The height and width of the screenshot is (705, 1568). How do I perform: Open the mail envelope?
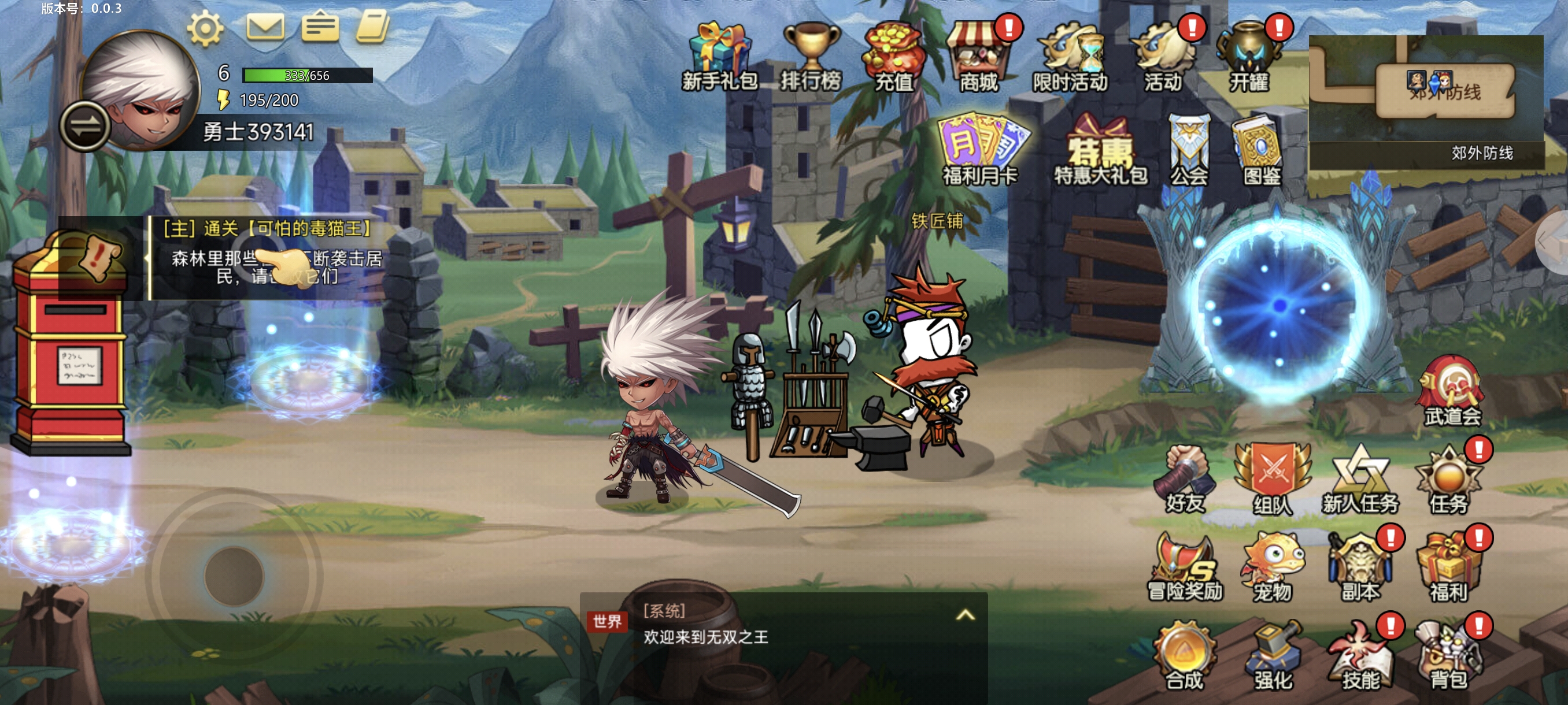coord(265,27)
